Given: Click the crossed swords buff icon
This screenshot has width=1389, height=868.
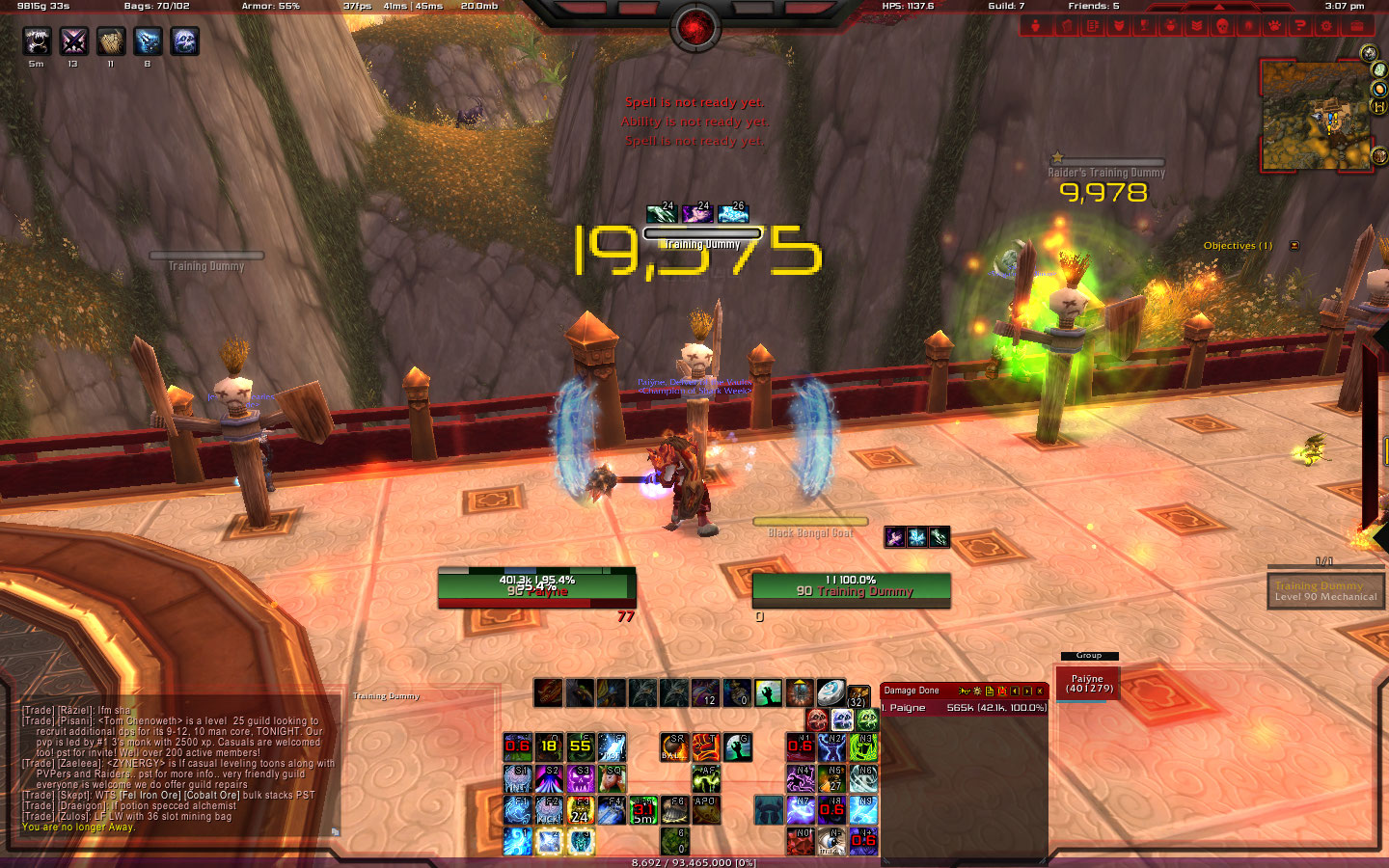Looking at the screenshot, I should click(x=74, y=41).
